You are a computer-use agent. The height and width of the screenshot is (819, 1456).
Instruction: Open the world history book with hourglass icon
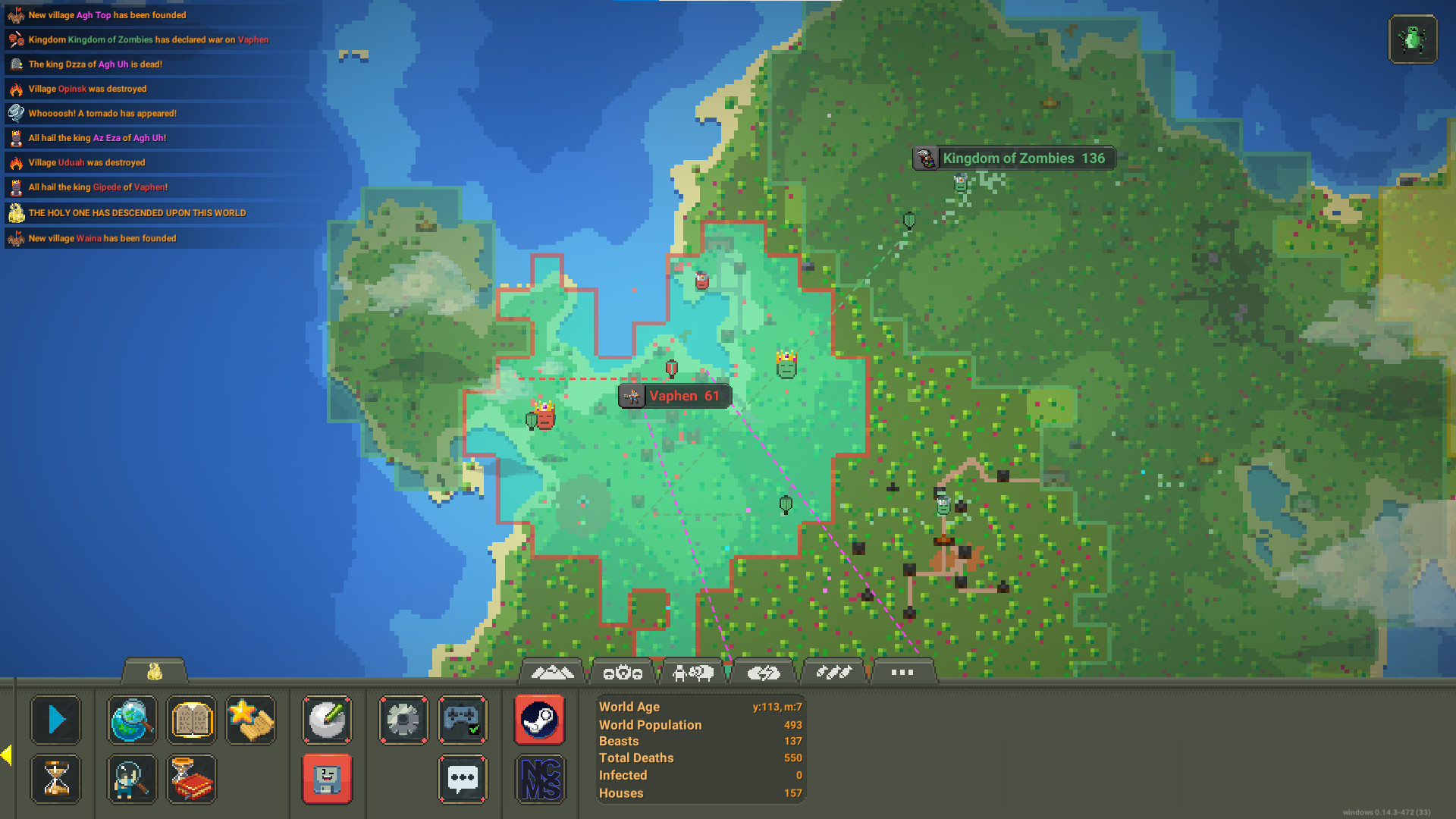(x=191, y=779)
